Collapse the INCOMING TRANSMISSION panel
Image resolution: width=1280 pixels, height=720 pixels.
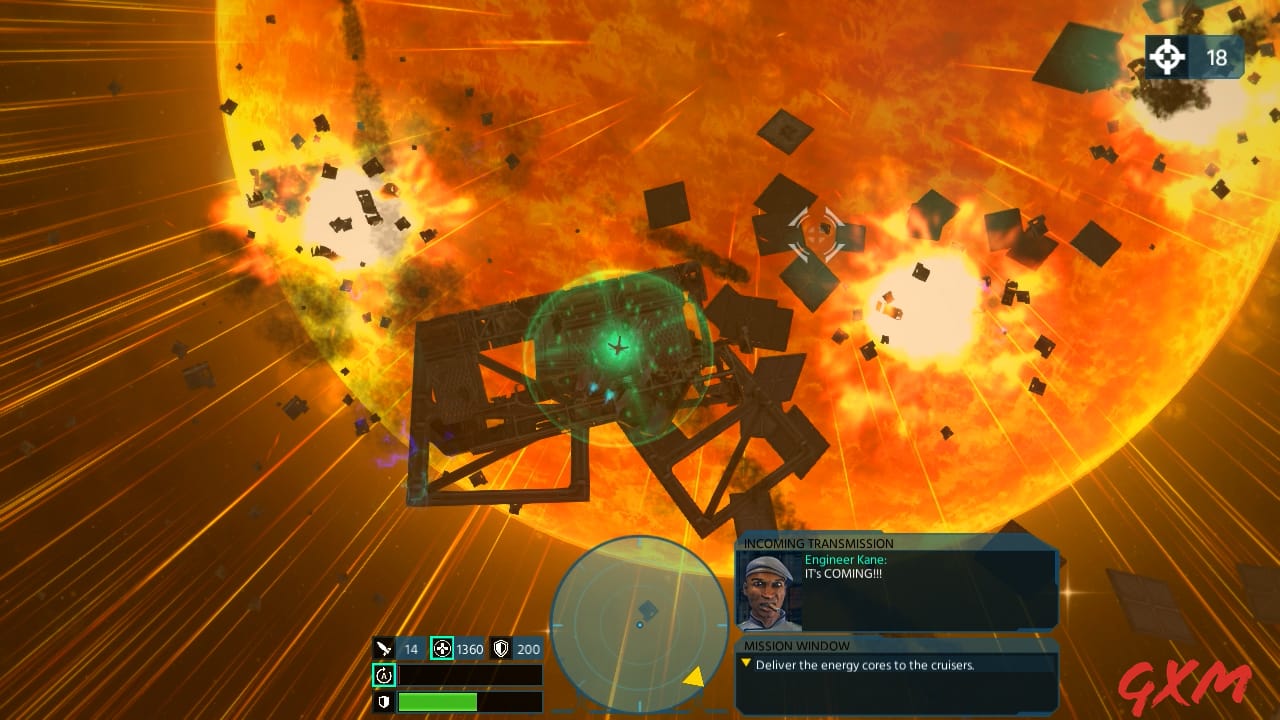tap(820, 542)
